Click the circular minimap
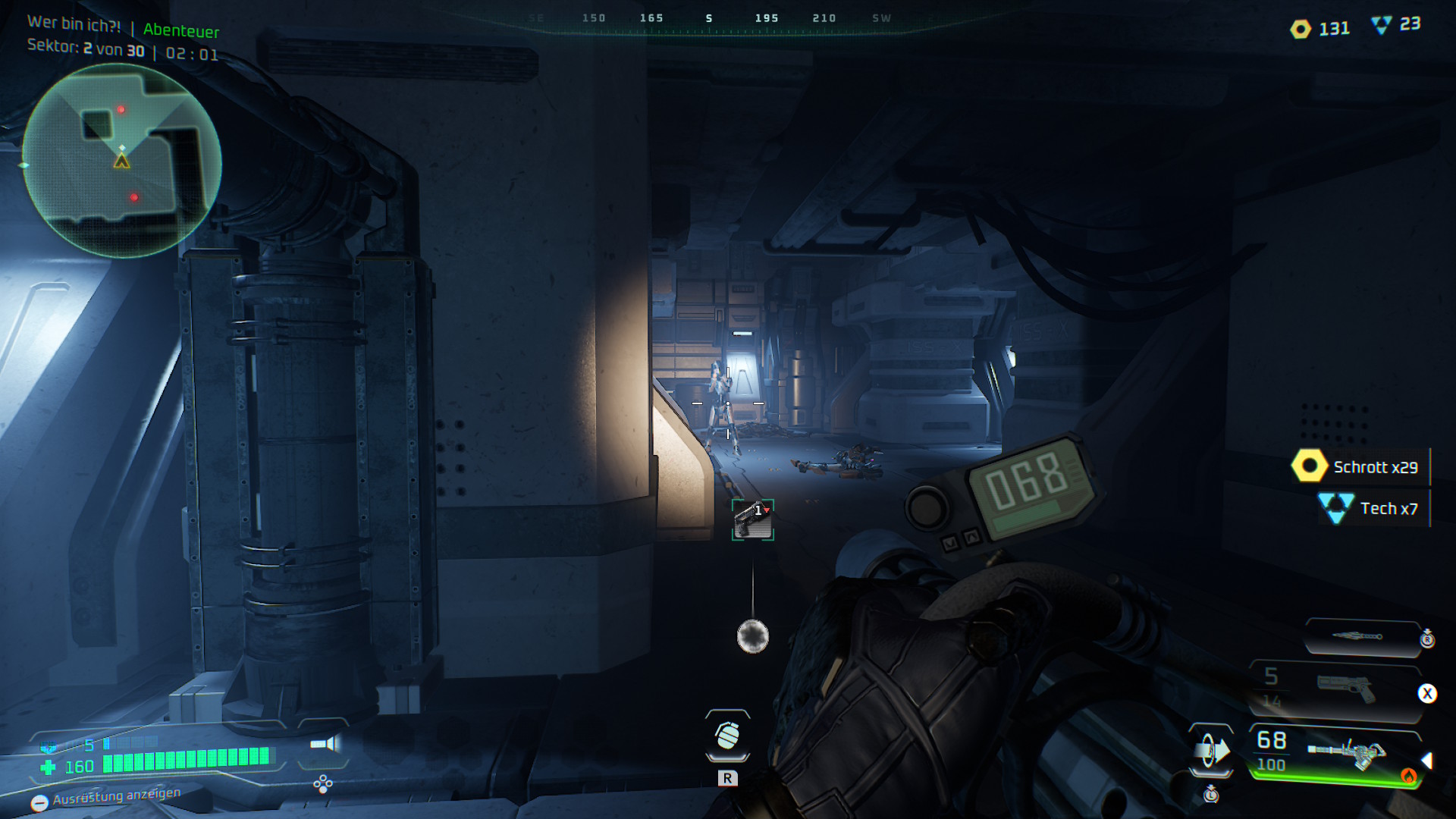 (x=122, y=161)
